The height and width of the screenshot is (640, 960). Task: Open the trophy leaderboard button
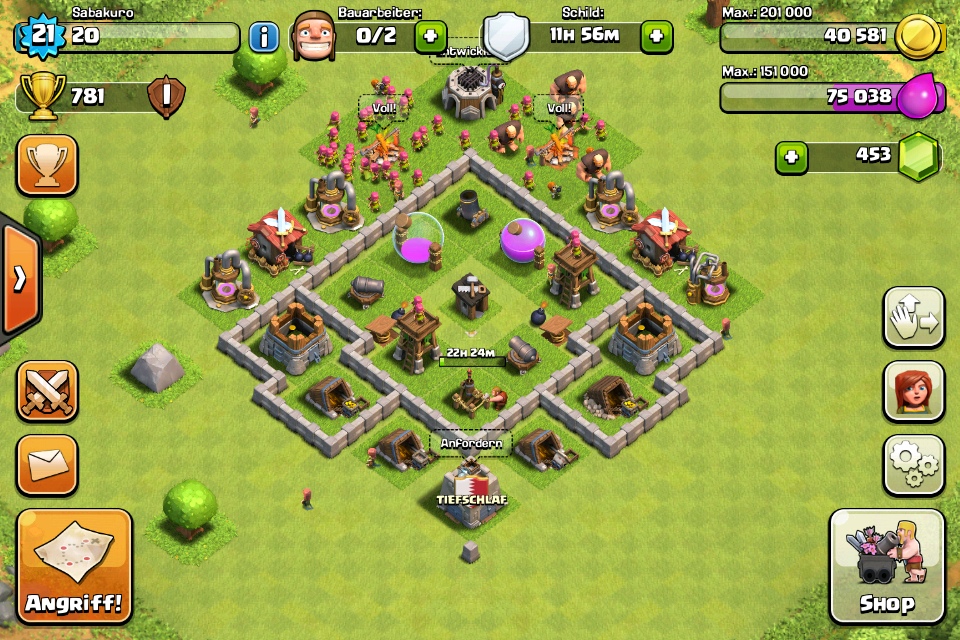coord(47,165)
